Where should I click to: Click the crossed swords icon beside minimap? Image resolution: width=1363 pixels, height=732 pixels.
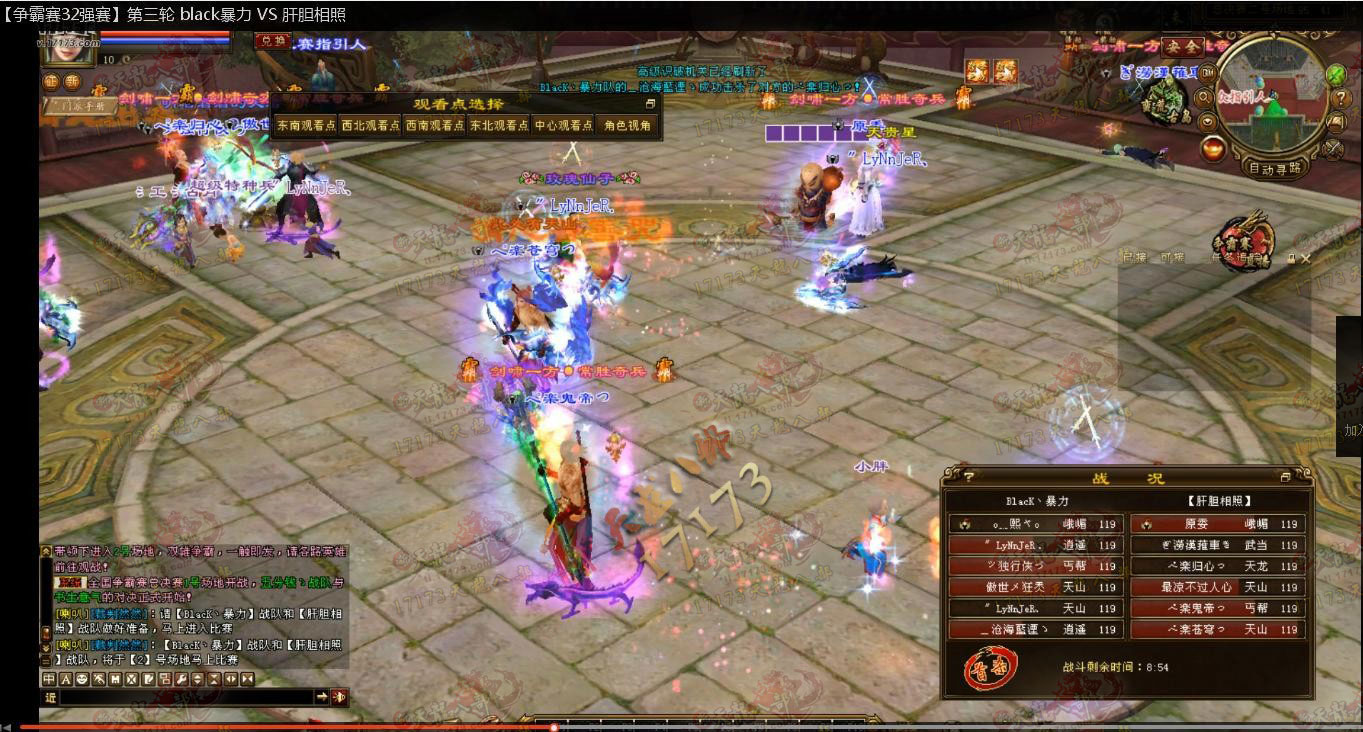pos(1332,148)
